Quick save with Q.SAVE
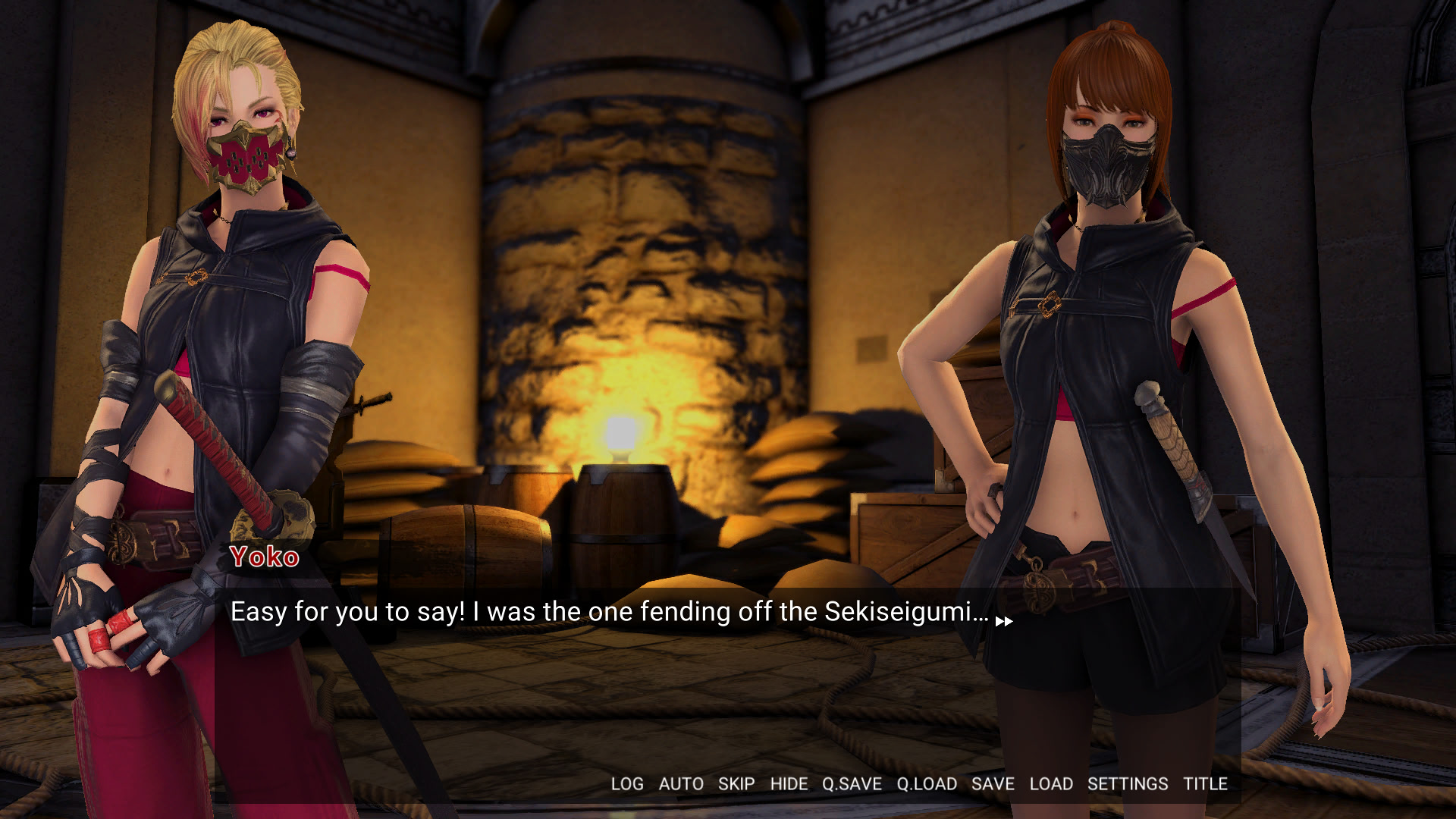This screenshot has width=1456, height=819. click(852, 784)
